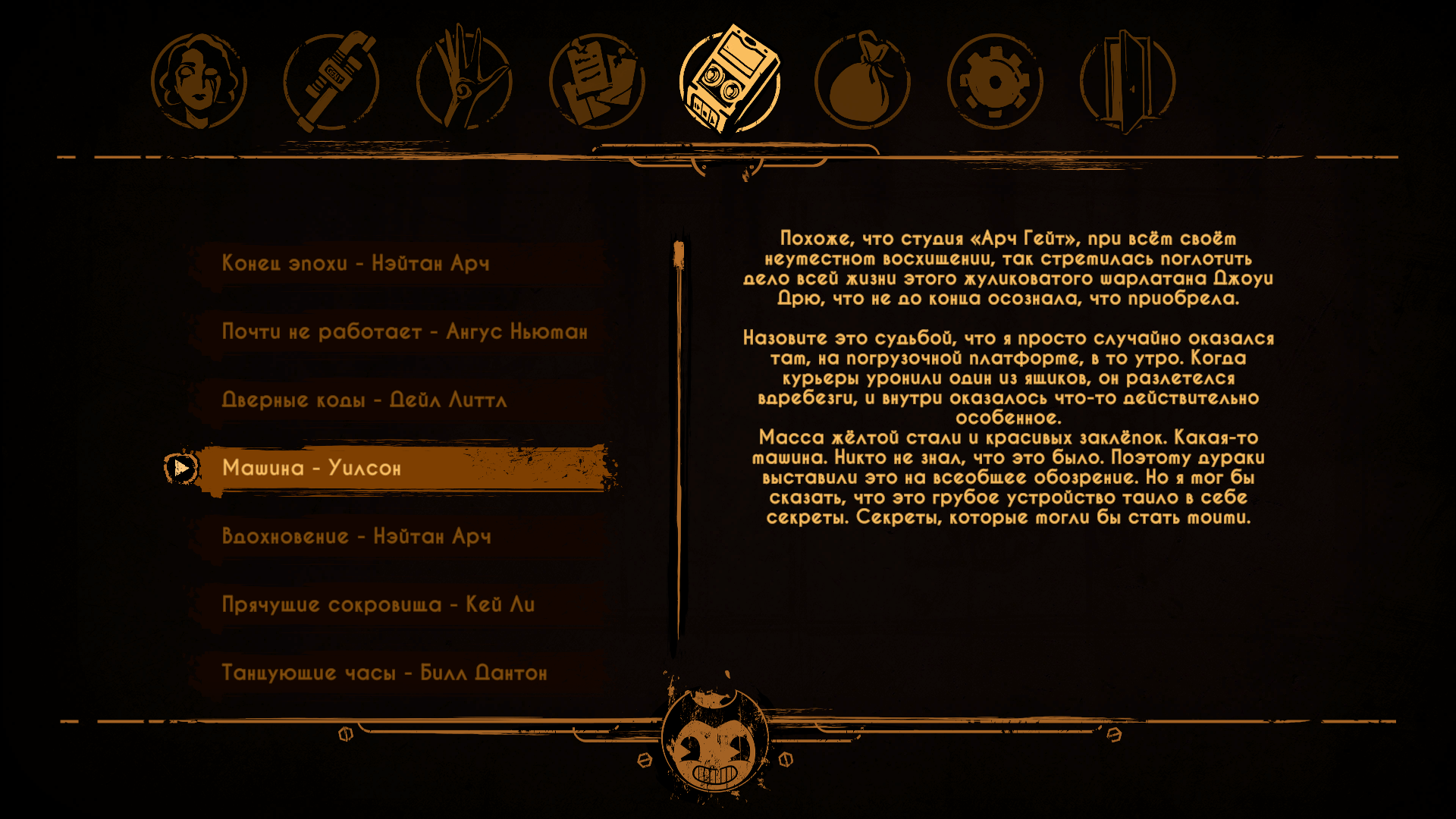1456x819 pixels.
Task: Click the audio log list scrollbar handle
Action: pos(679,255)
